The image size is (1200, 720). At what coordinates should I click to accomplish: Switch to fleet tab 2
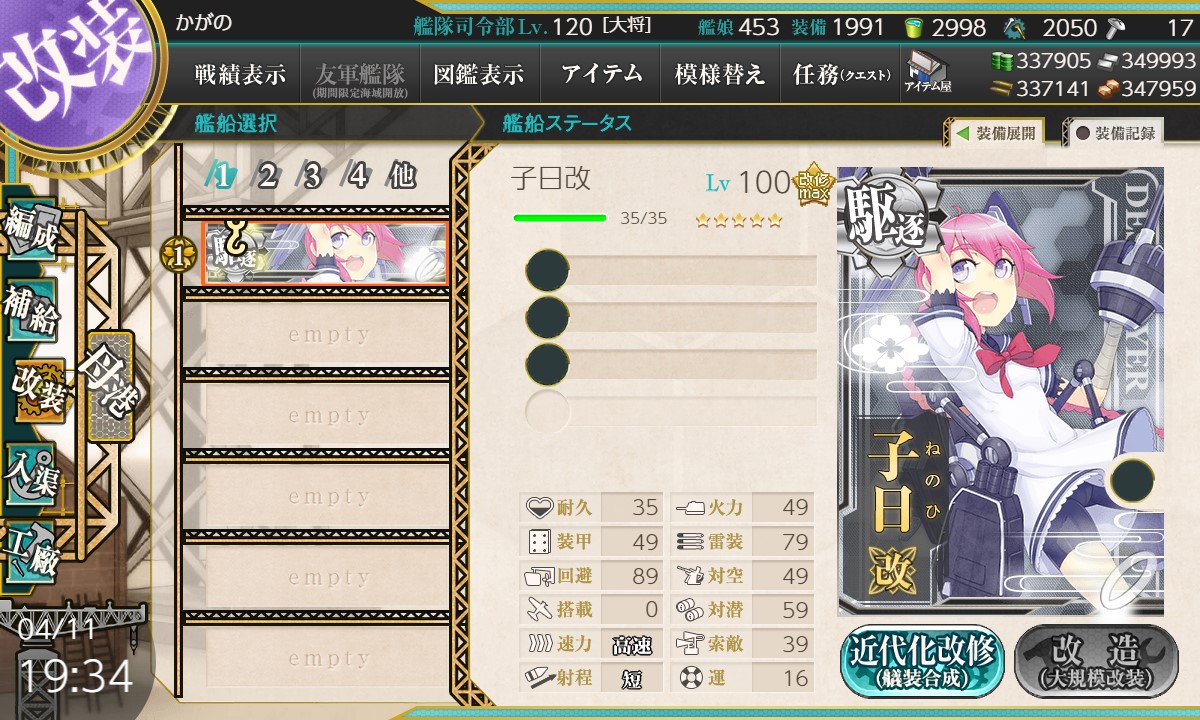(267, 177)
